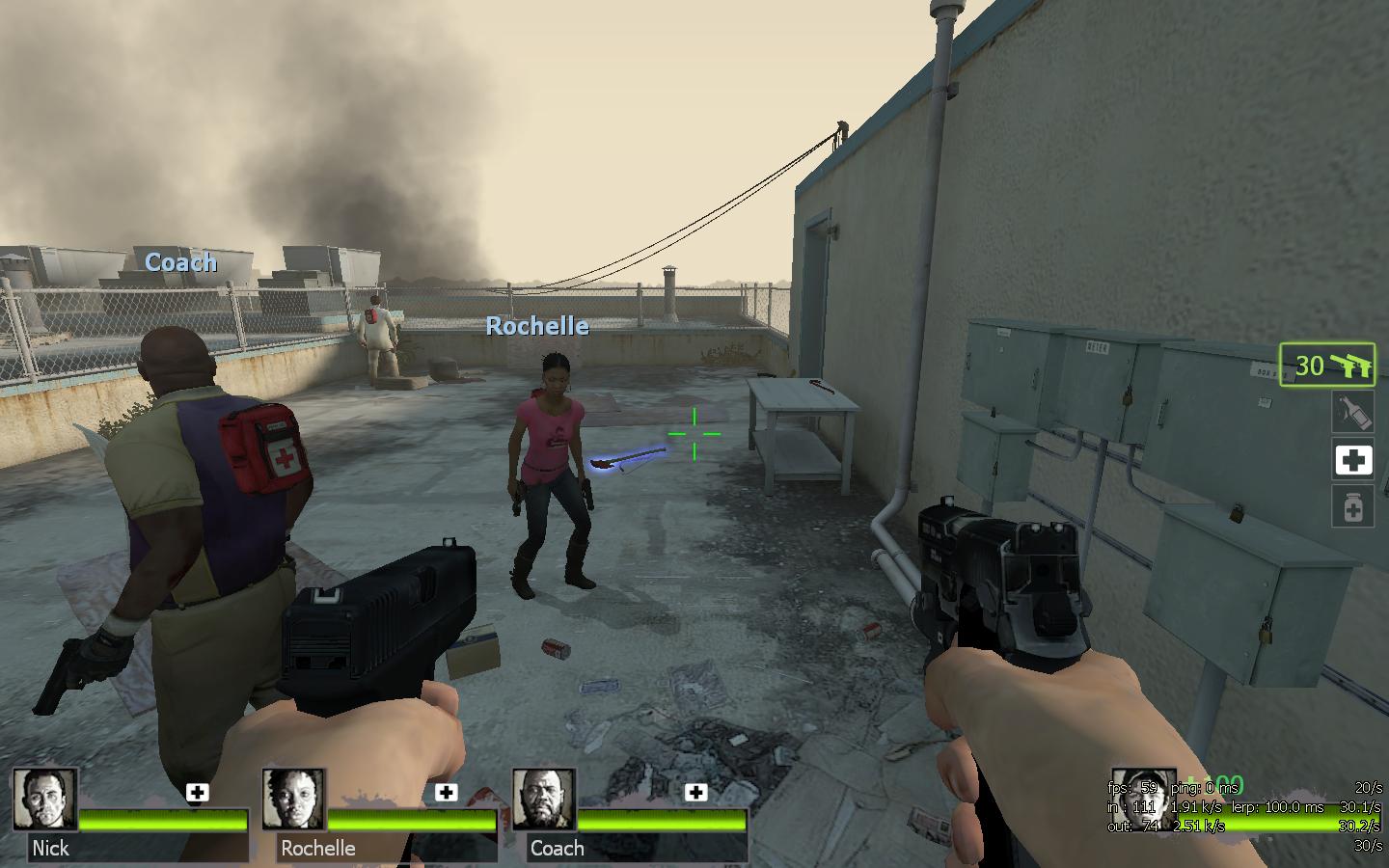Click the floating Coach nametag
This screenshot has height=868, width=1389.
[179, 262]
